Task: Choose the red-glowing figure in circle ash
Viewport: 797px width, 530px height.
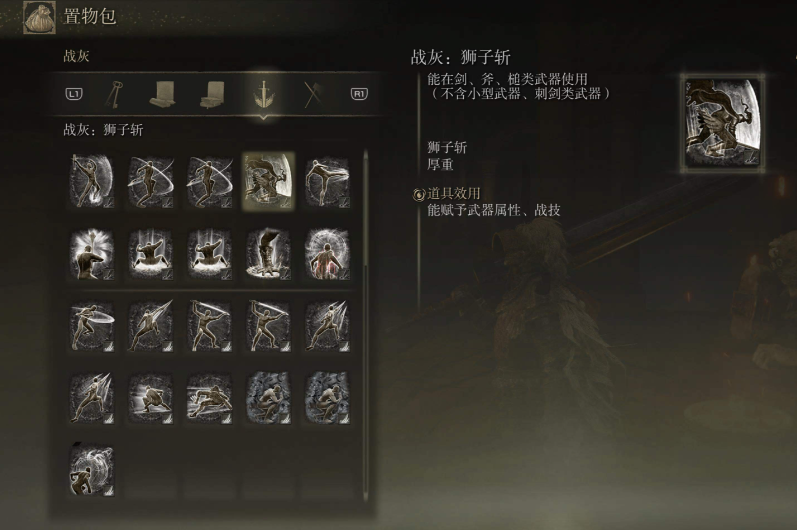Action: 327,254
